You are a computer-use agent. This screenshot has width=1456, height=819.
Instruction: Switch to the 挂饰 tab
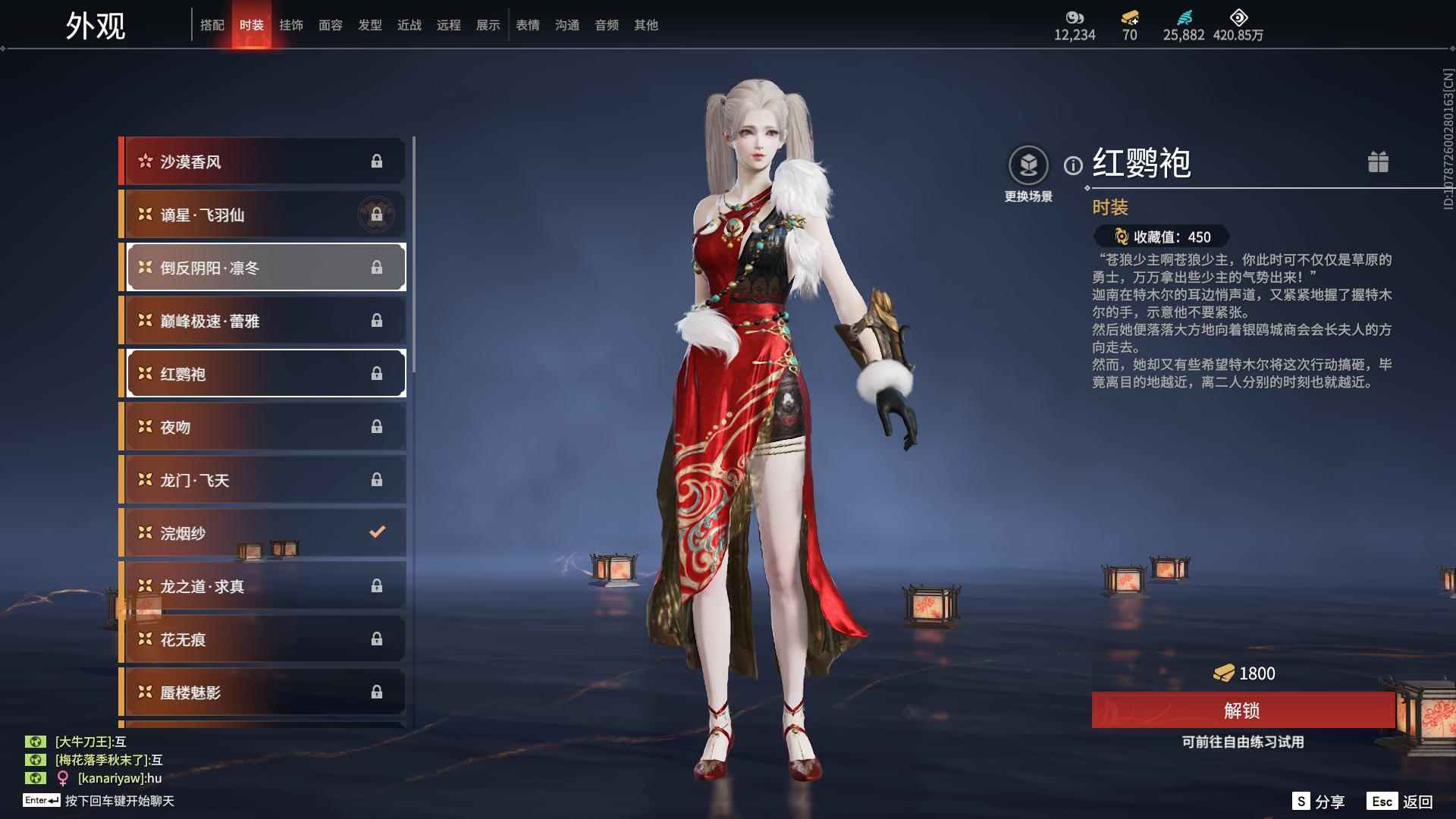coord(291,25)
